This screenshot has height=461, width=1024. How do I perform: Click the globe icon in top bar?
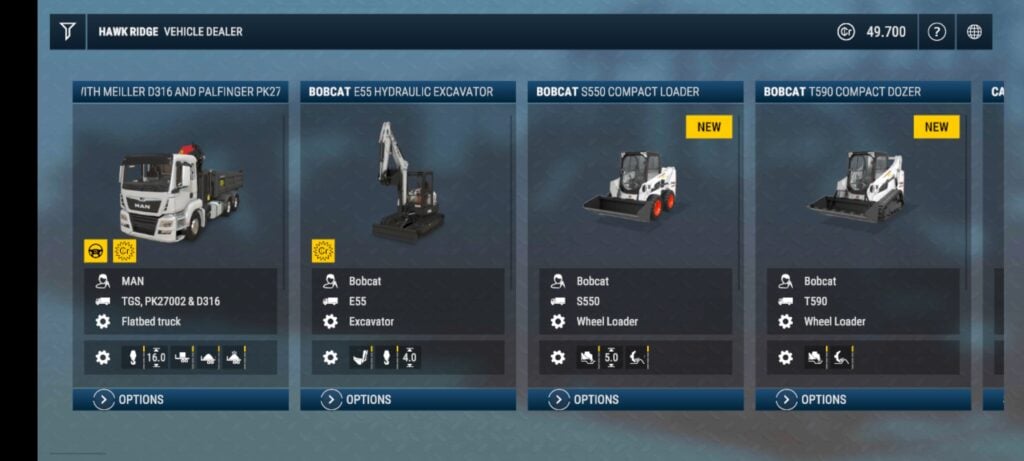[975, 31]
